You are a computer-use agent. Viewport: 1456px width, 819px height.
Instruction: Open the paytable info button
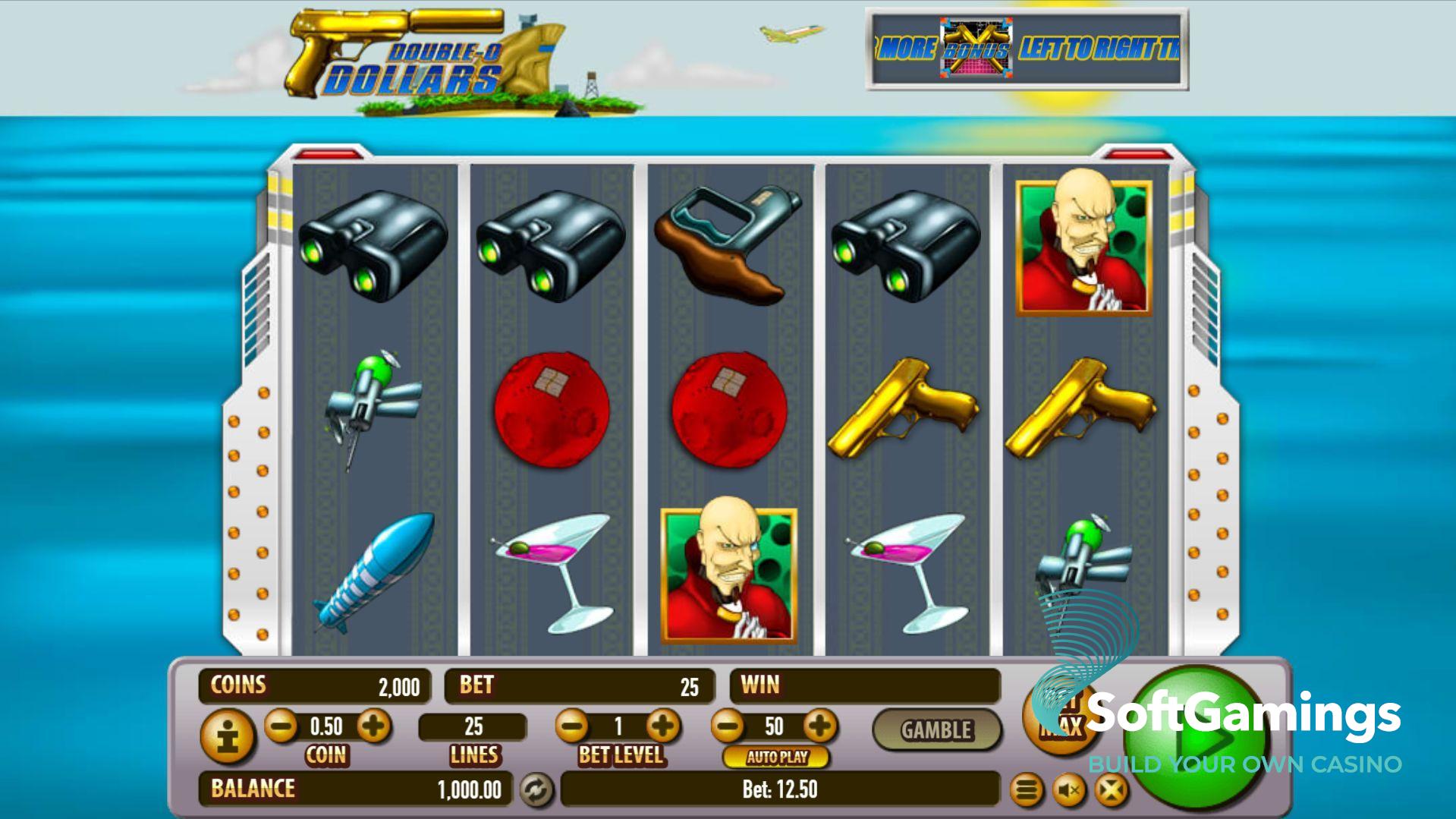227,736
